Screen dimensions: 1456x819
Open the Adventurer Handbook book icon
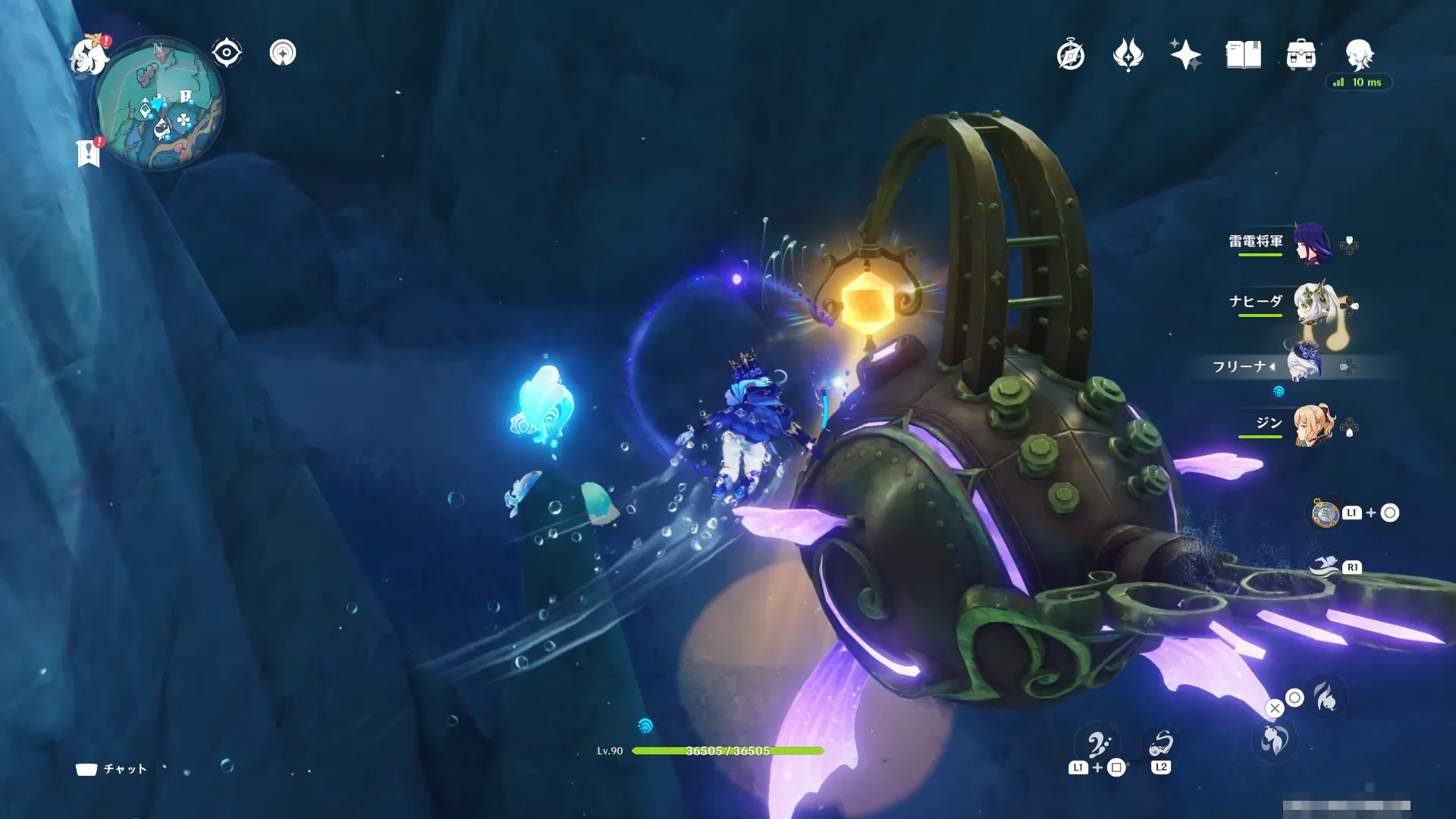point(1243,55)
